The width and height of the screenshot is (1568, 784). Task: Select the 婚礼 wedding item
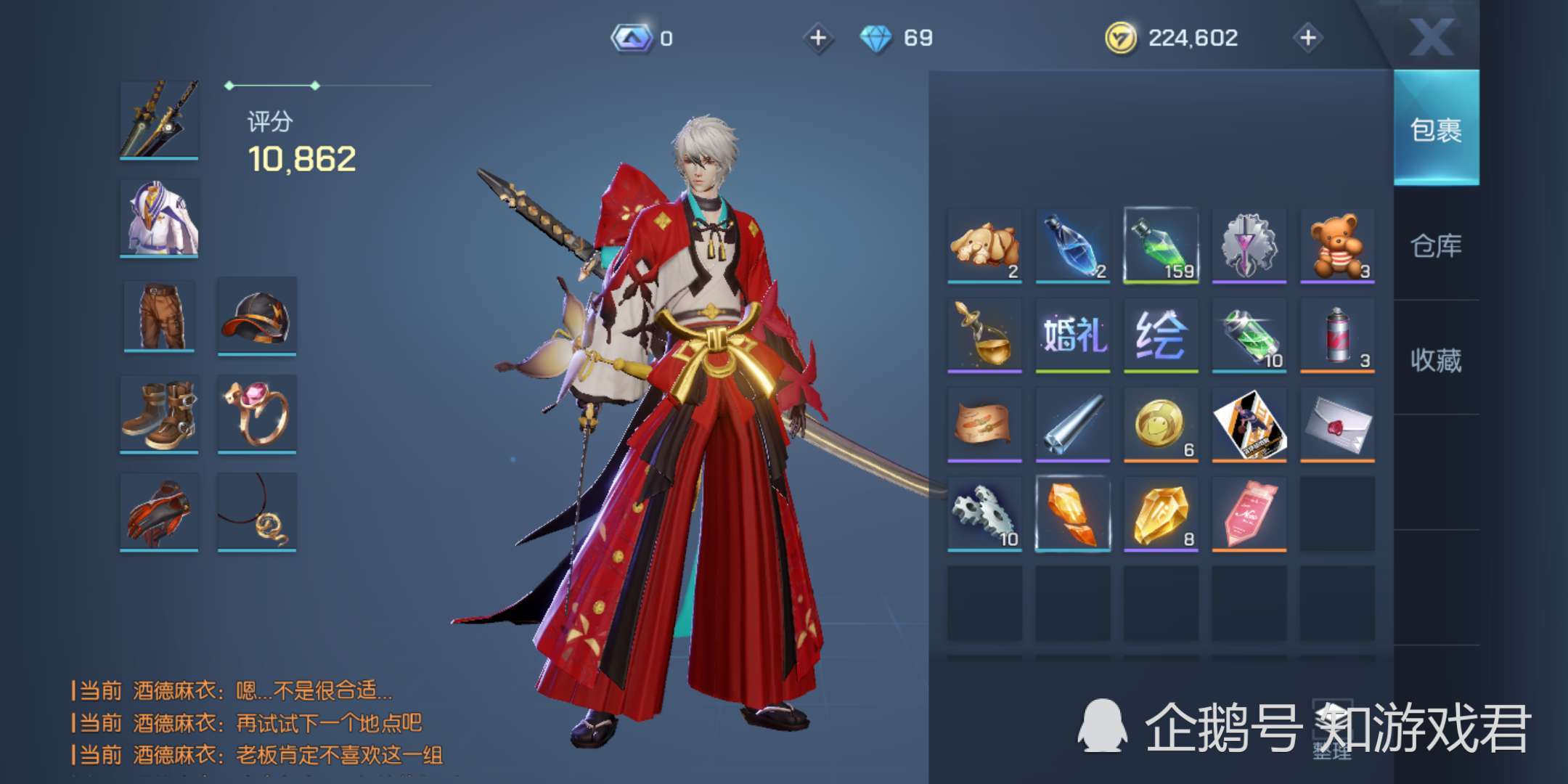tap(1073, 335)
